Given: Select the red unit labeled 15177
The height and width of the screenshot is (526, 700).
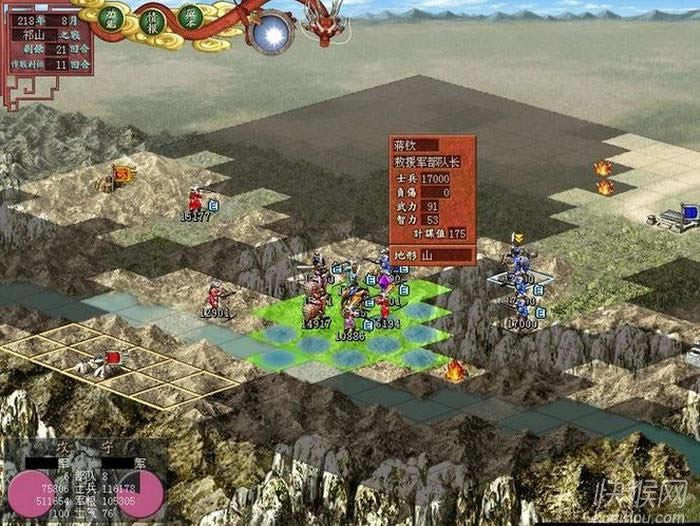Looking at the screenshot, I should coord(195,199).
